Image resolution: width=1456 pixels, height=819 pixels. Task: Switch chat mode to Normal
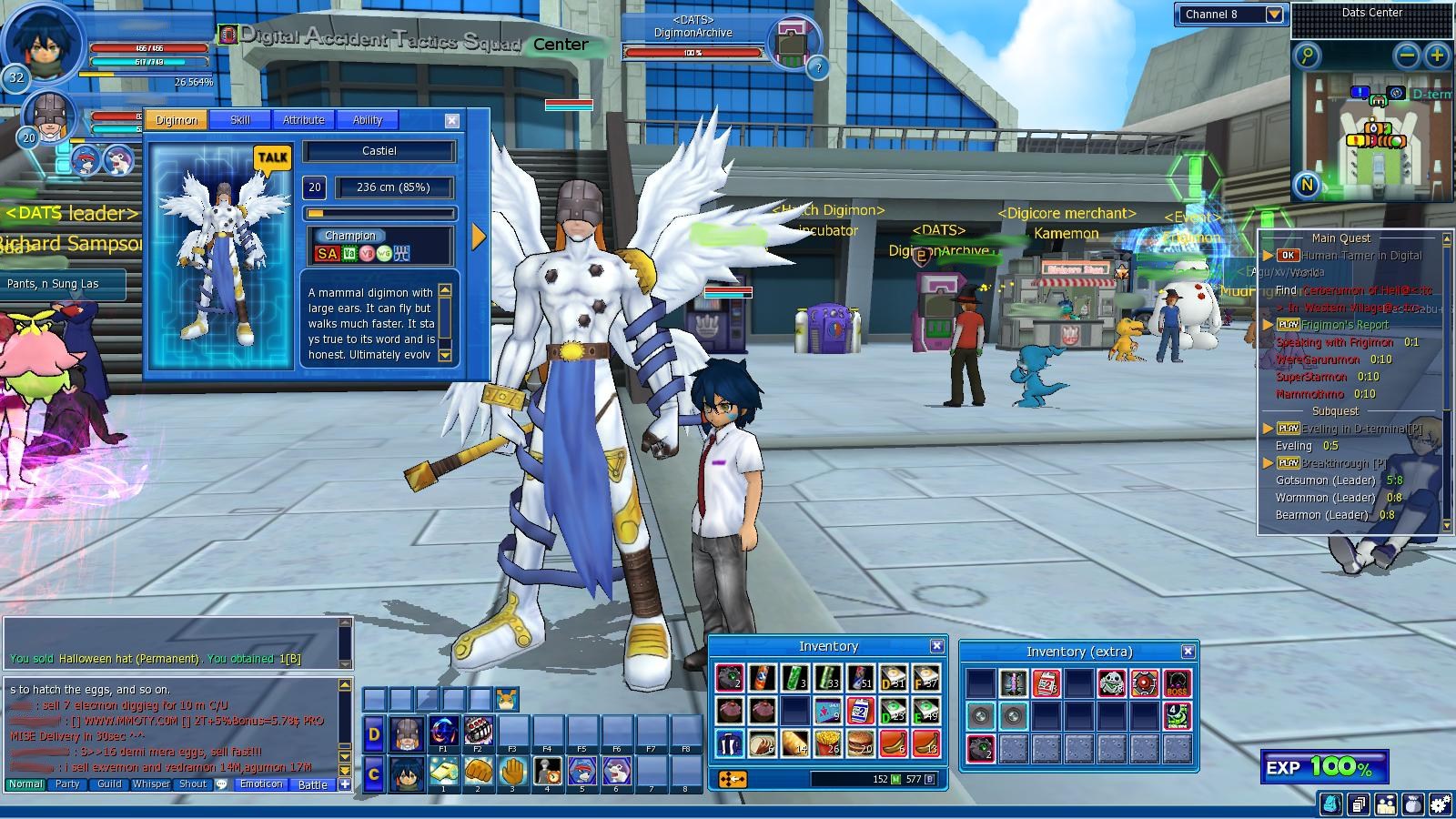(25, 784)
